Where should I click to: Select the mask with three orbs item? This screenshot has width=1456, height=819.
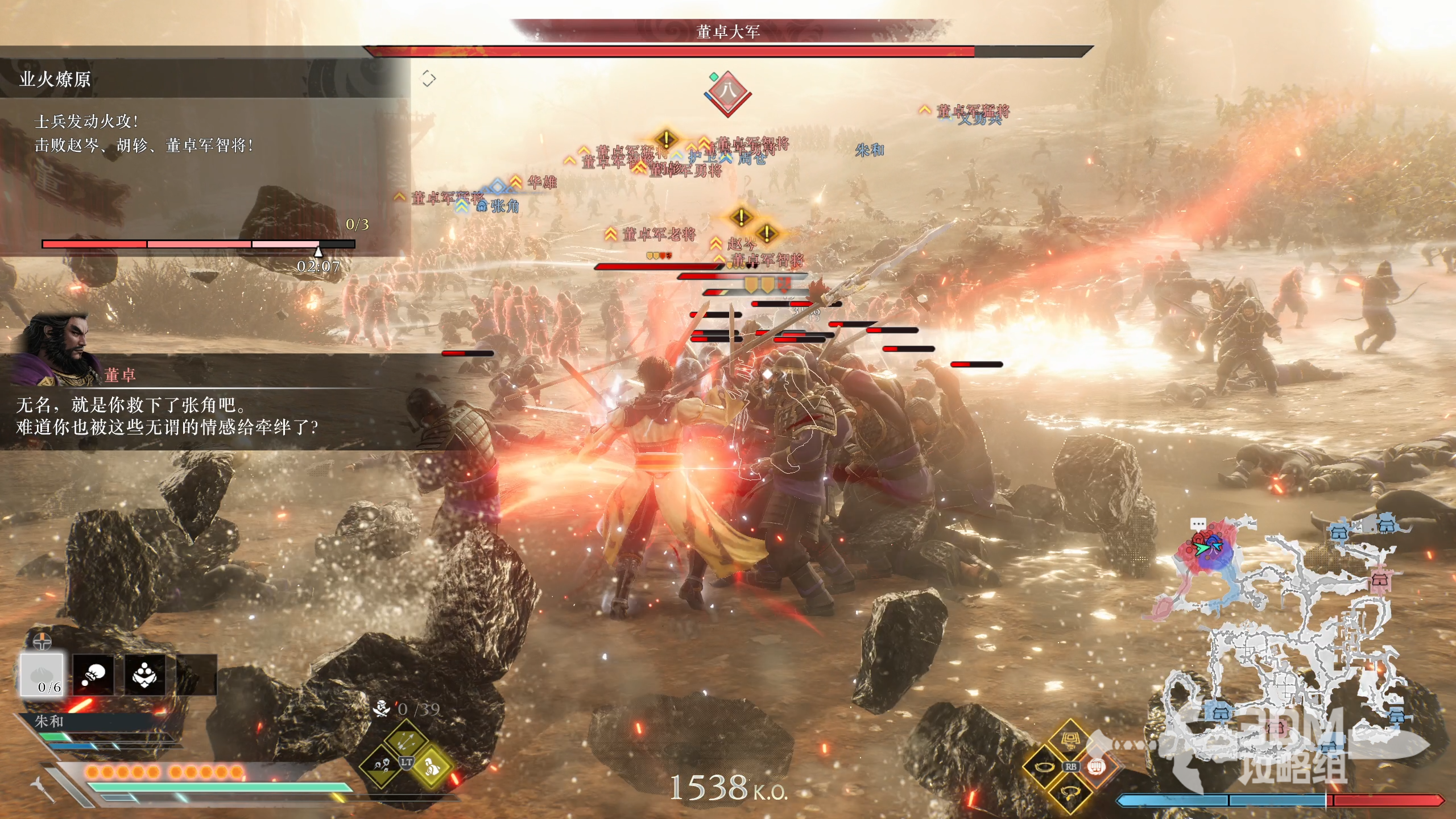[145, 675]
